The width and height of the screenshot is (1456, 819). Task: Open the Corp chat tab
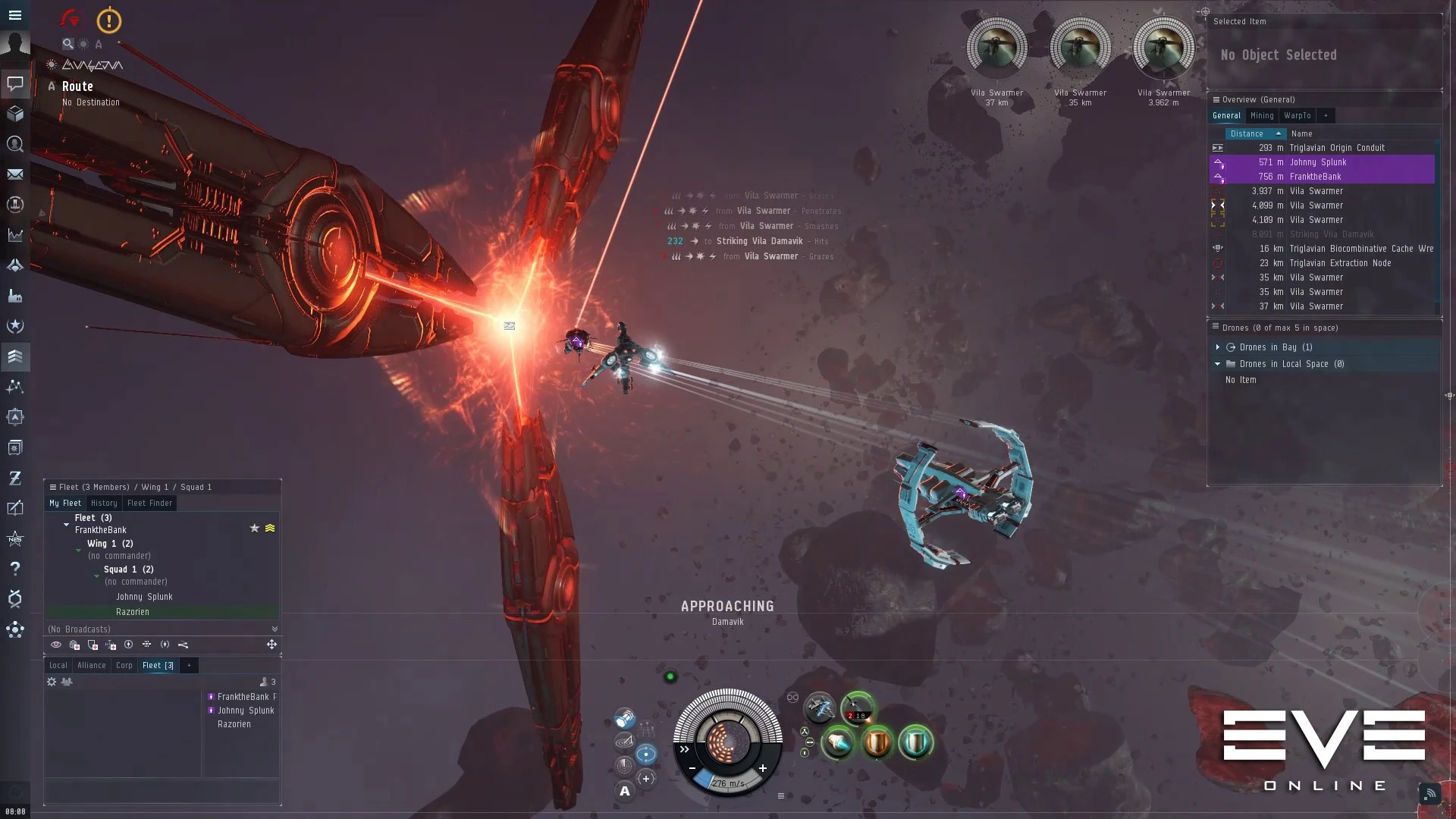click(x=124, y=666)
